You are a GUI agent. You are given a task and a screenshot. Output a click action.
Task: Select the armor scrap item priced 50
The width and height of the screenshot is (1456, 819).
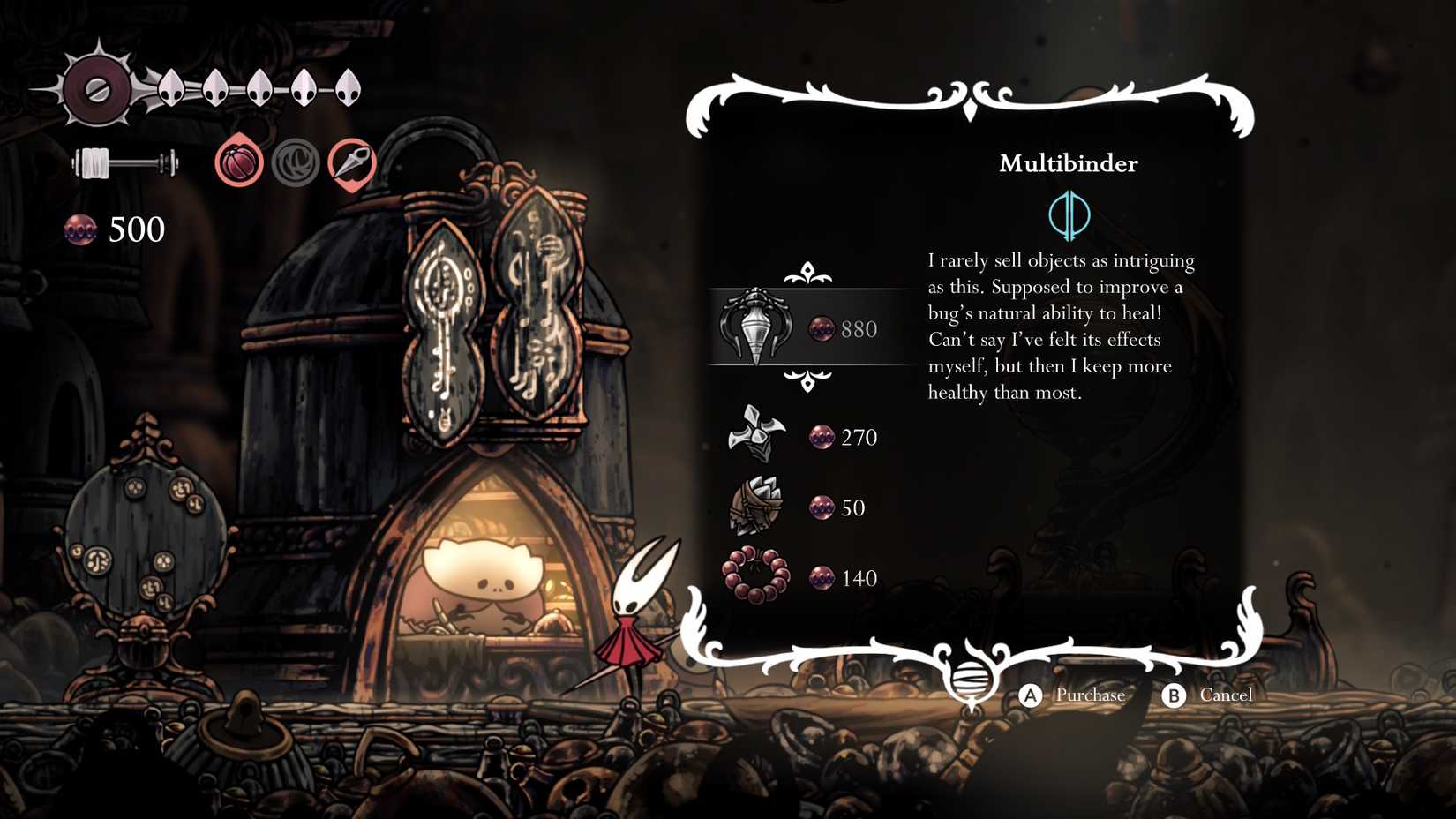coord(755,507)
